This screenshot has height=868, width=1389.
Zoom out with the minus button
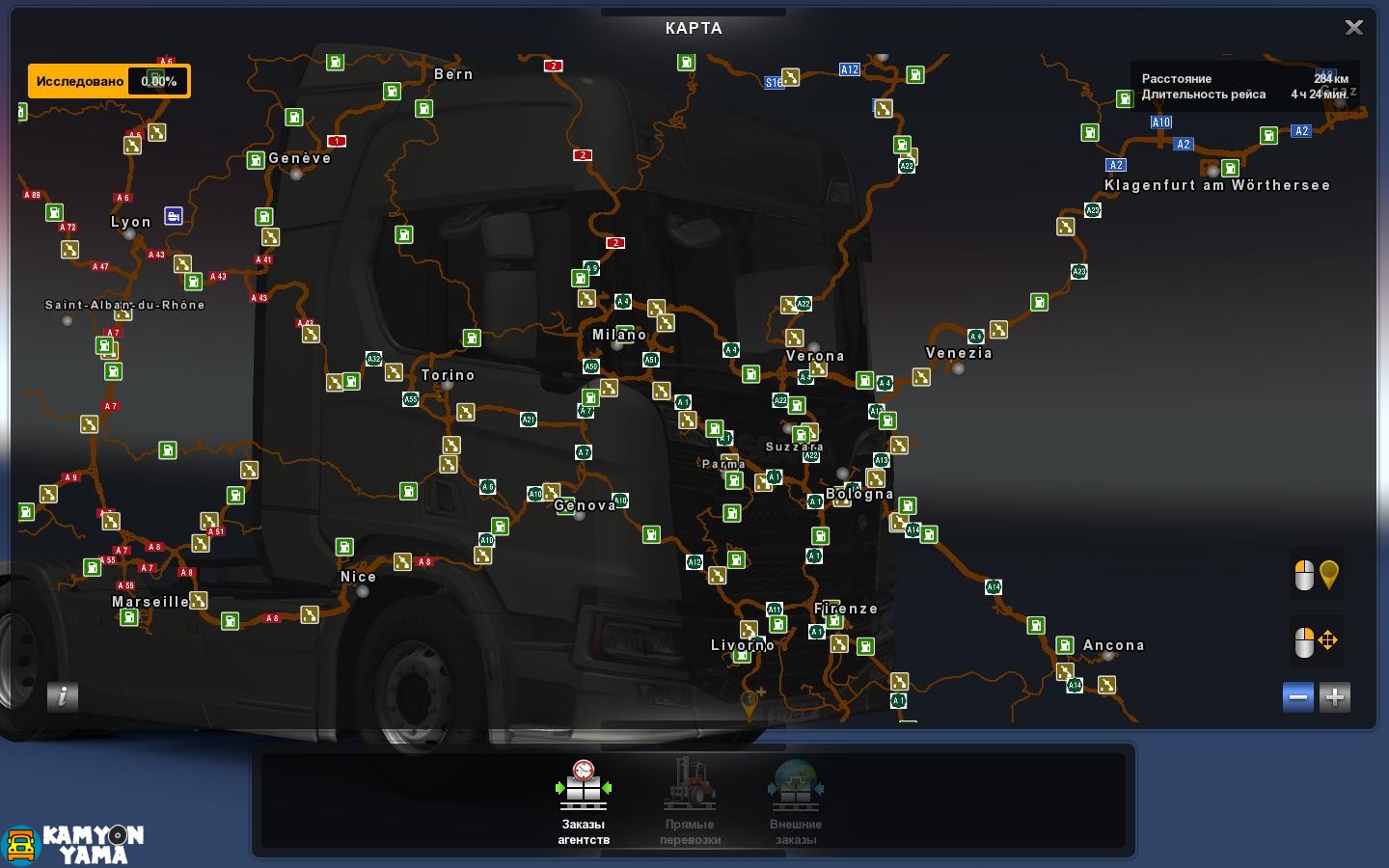(x=1297, y=696)
